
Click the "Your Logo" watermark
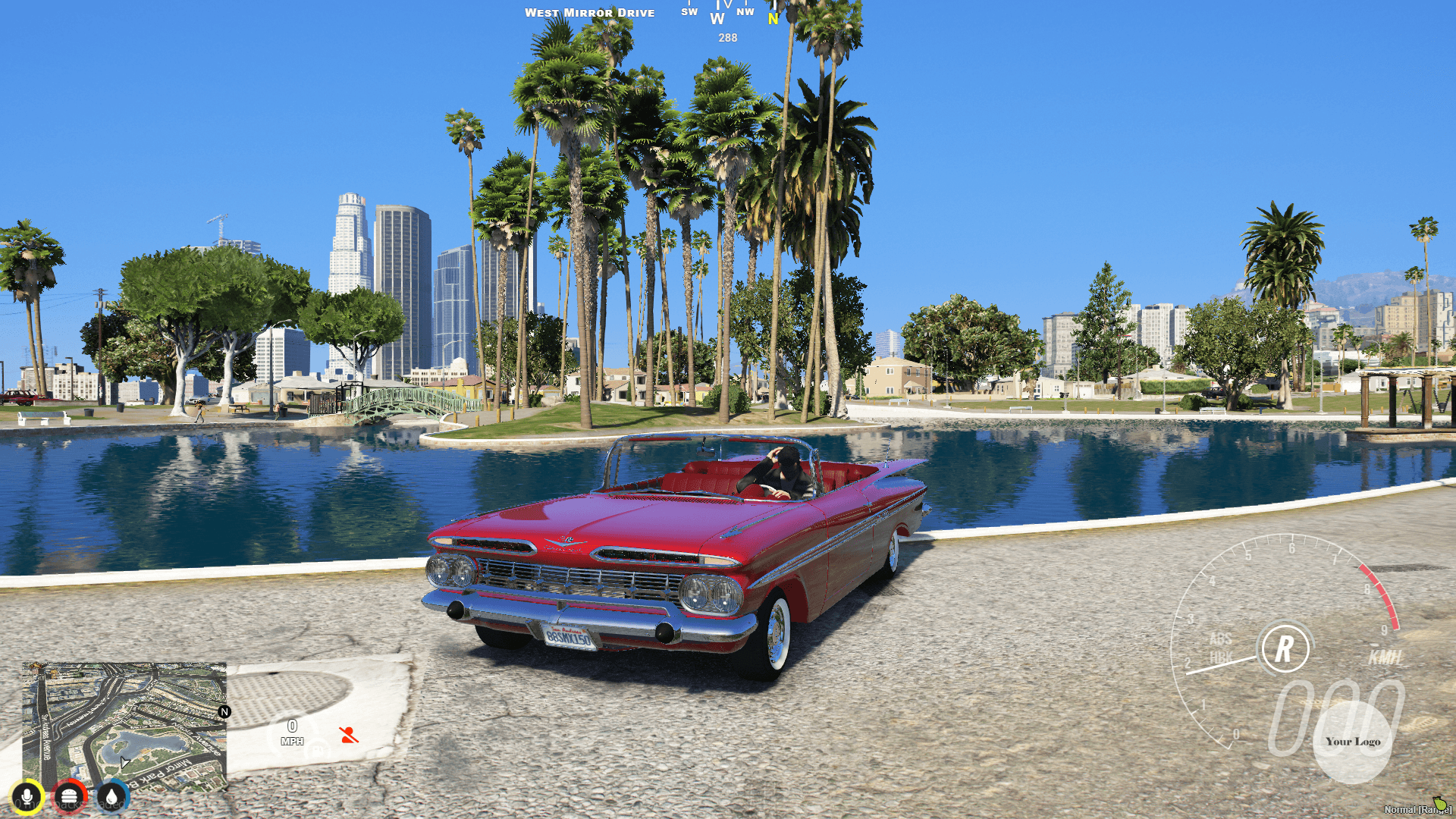[x=1354, y=741]
